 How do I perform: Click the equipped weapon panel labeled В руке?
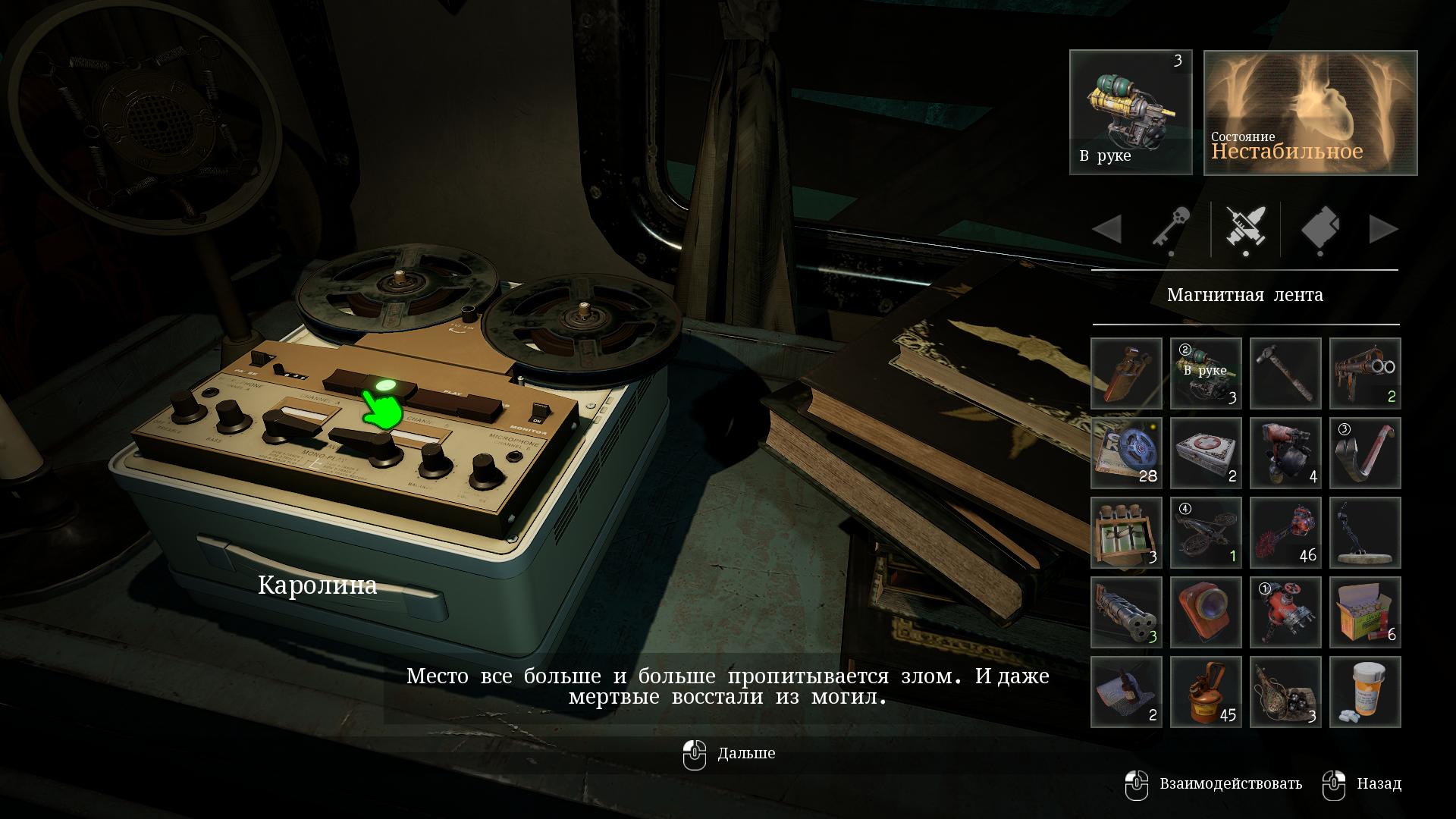1131,112
